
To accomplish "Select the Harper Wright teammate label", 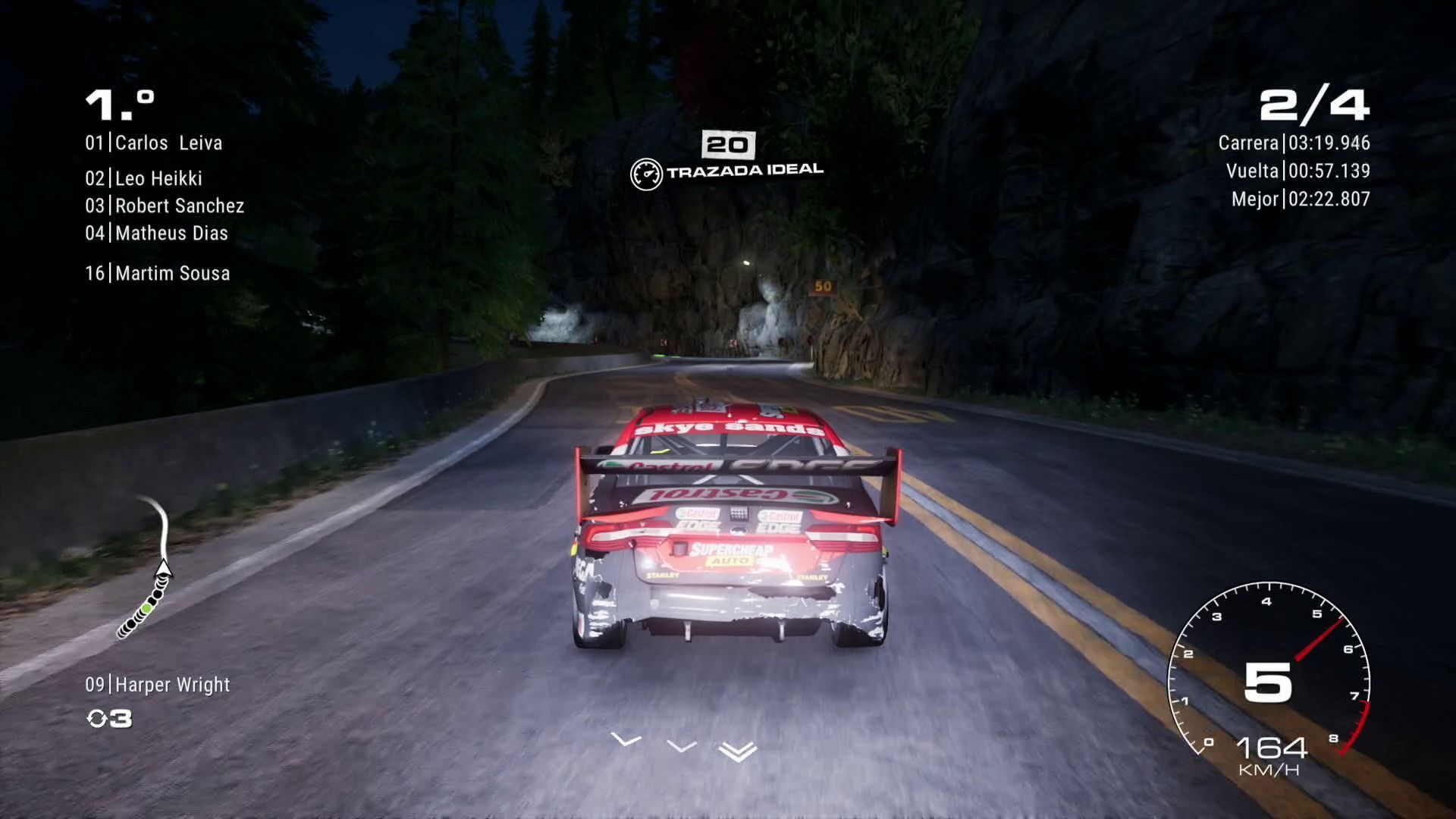I will click(x=158, y=685).
